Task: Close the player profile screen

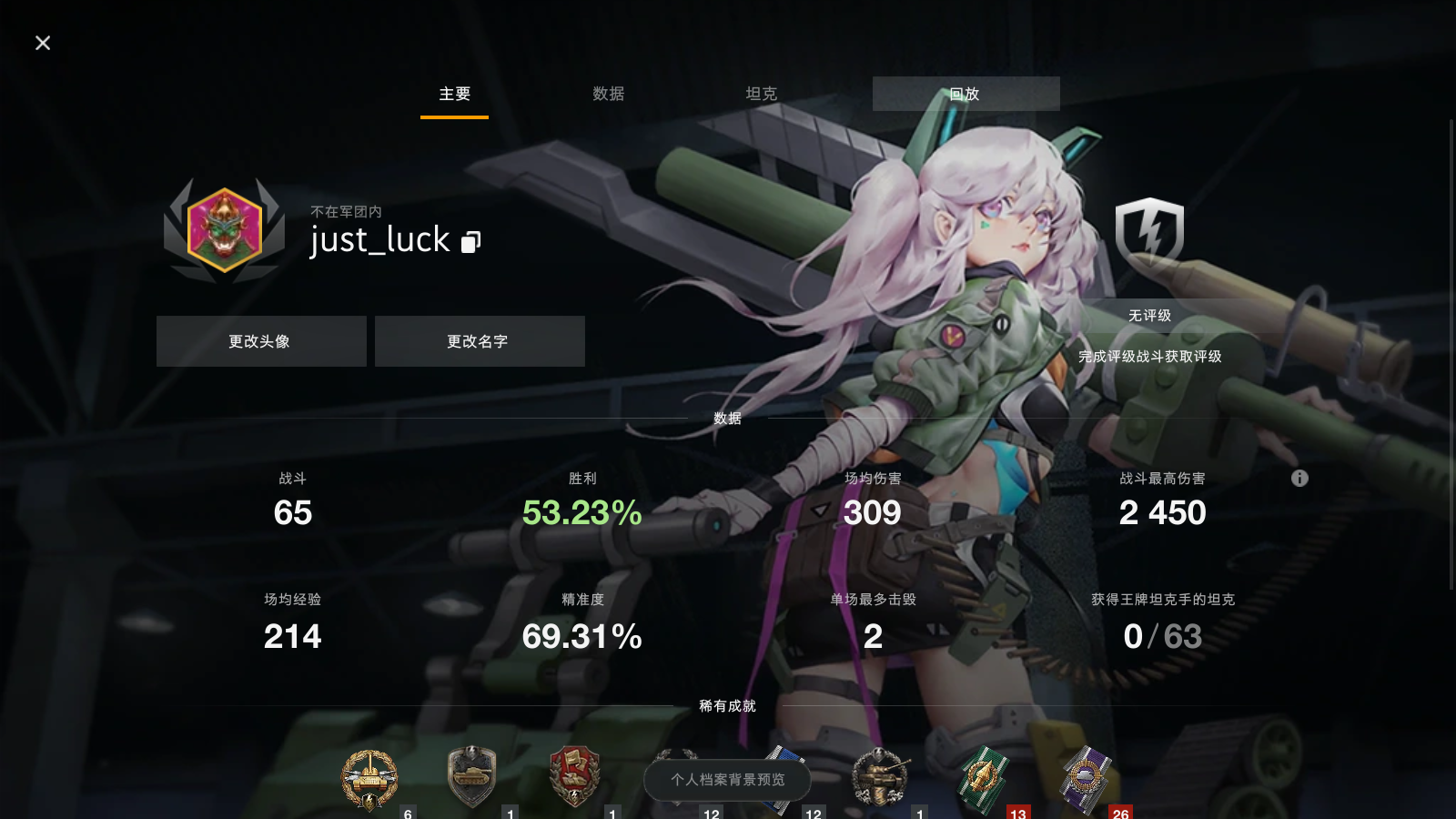Action: [x=43, y=43]
